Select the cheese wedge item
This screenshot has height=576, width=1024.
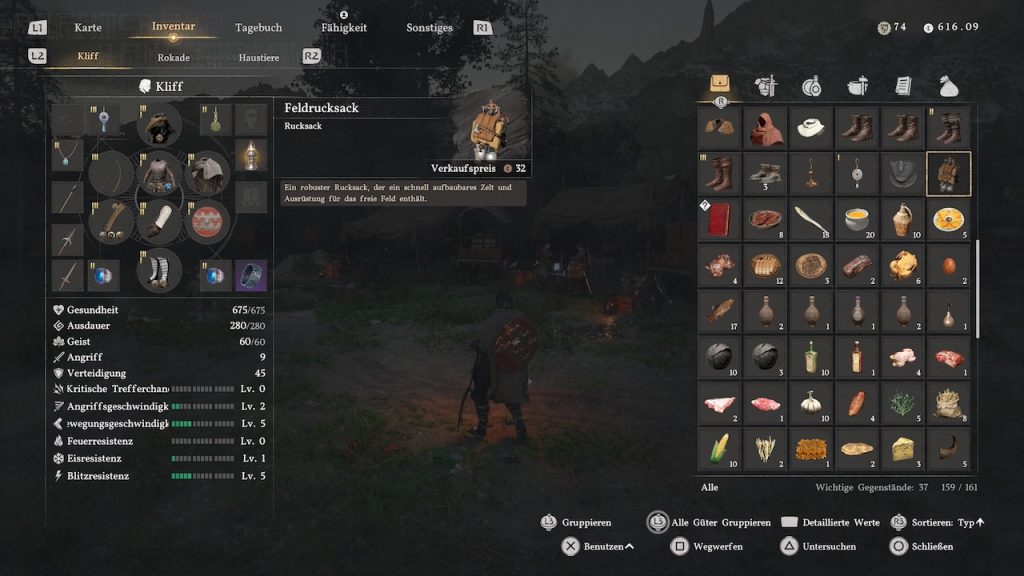[x=903, y=448]
